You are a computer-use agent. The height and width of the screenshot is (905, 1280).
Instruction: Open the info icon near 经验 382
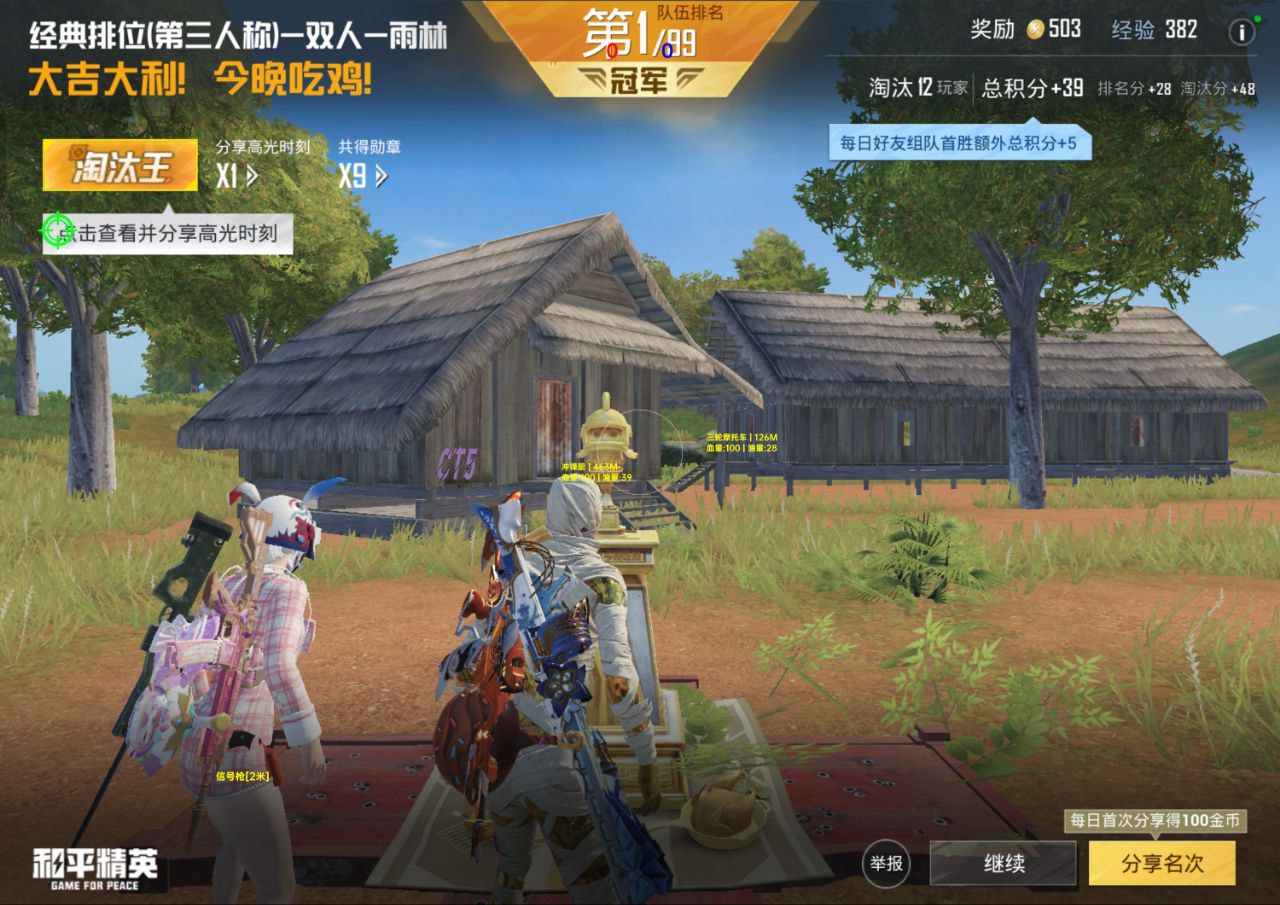[1241, 31]
